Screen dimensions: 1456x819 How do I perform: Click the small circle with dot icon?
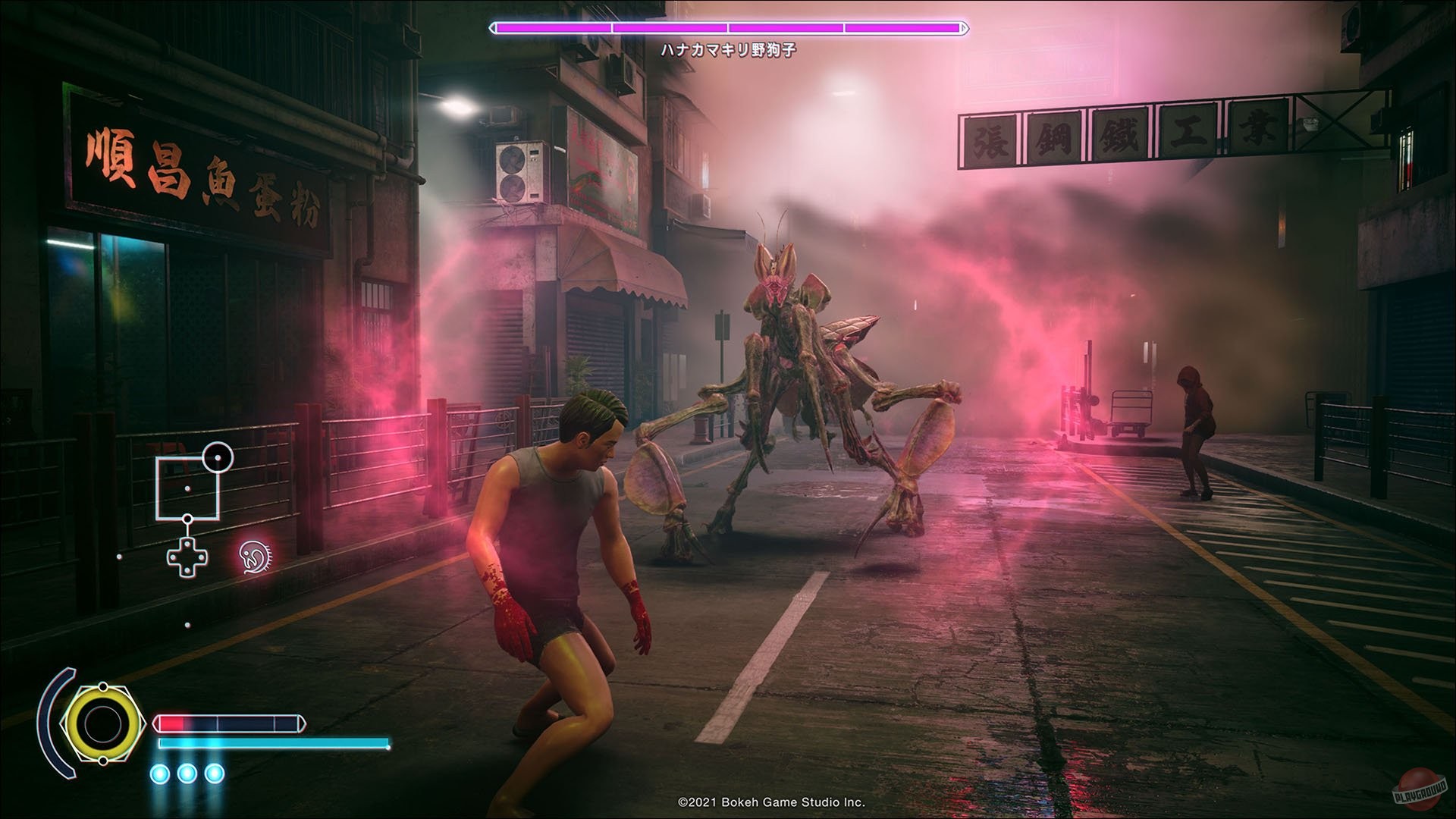tap(218, 457)
